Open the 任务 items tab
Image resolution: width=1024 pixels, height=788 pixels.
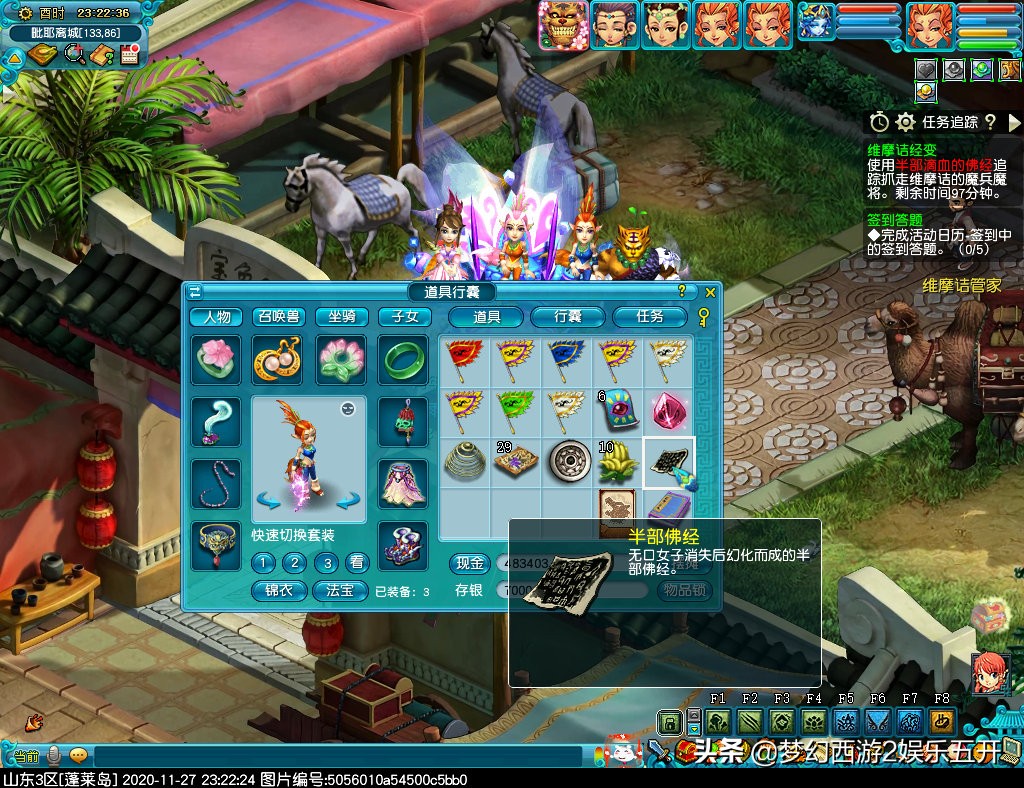pos(650,317)
